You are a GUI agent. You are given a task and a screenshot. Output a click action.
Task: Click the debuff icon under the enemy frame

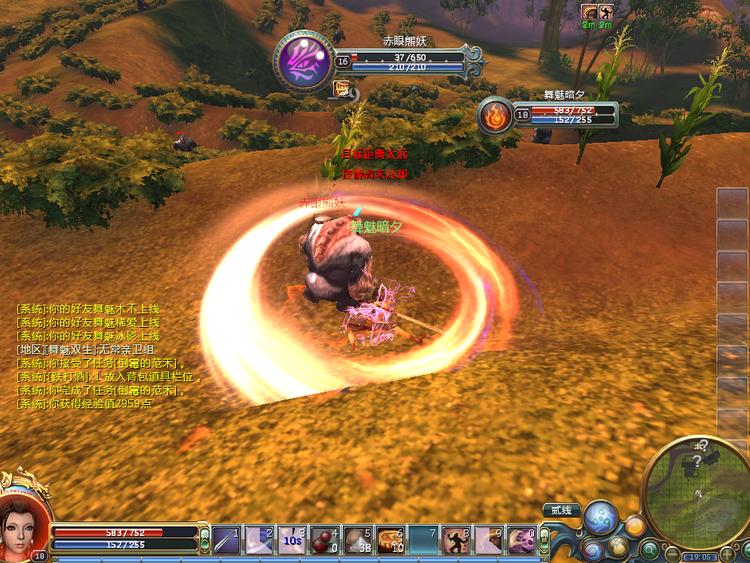click(x=342, y=89)
